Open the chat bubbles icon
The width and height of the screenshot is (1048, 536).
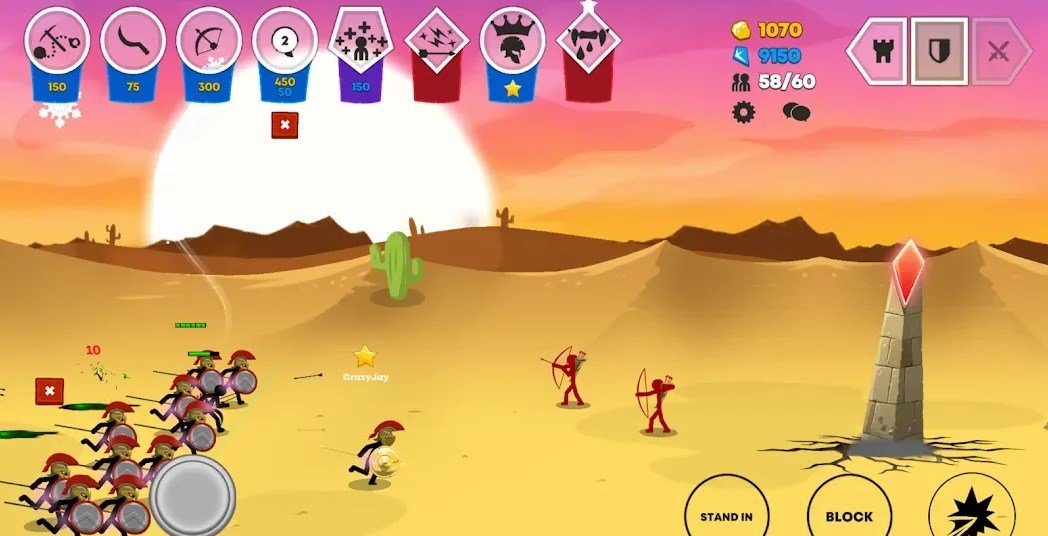(795, 112)
